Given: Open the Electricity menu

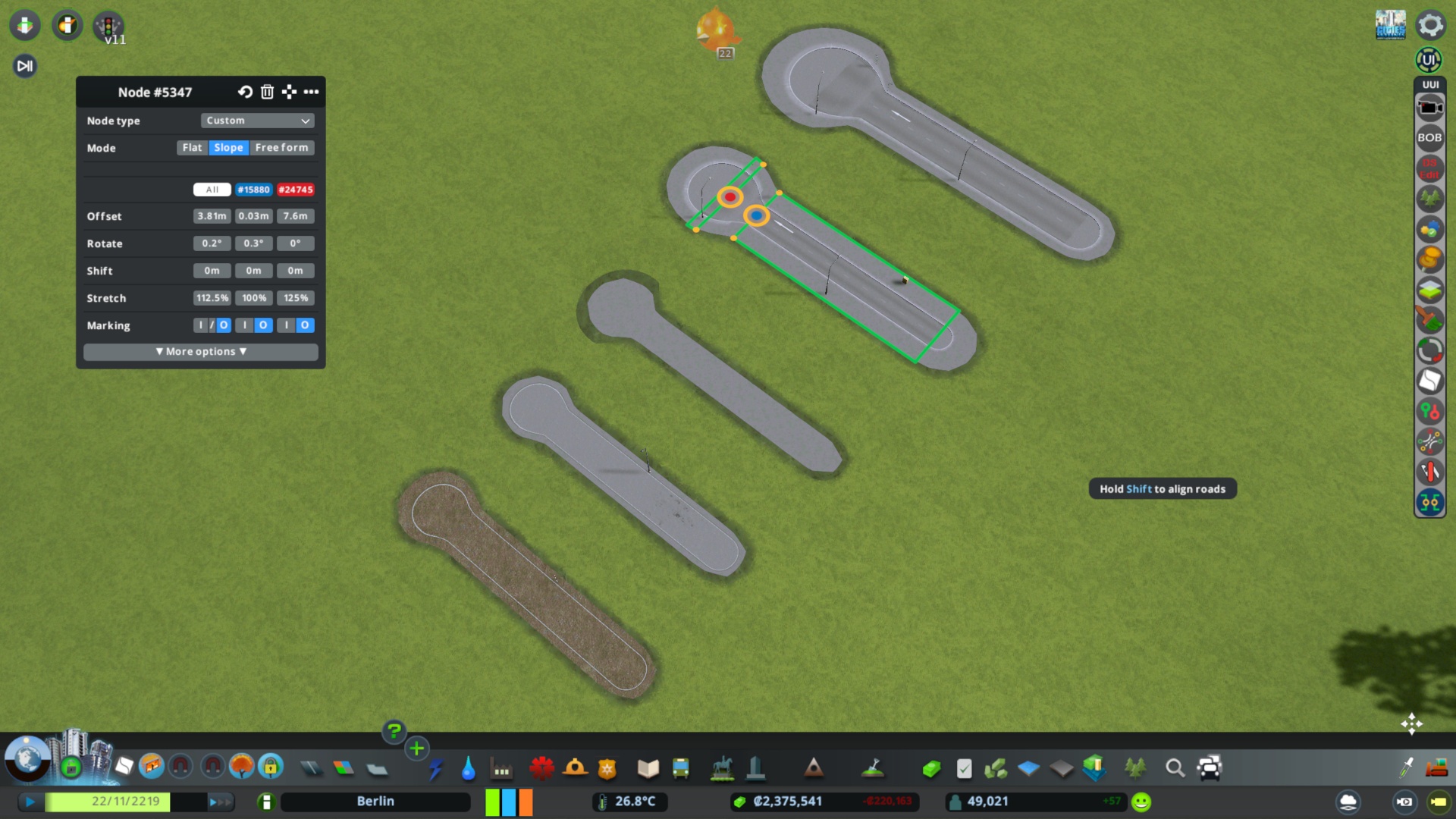Looking at the screenshot, I should point(438,768).
